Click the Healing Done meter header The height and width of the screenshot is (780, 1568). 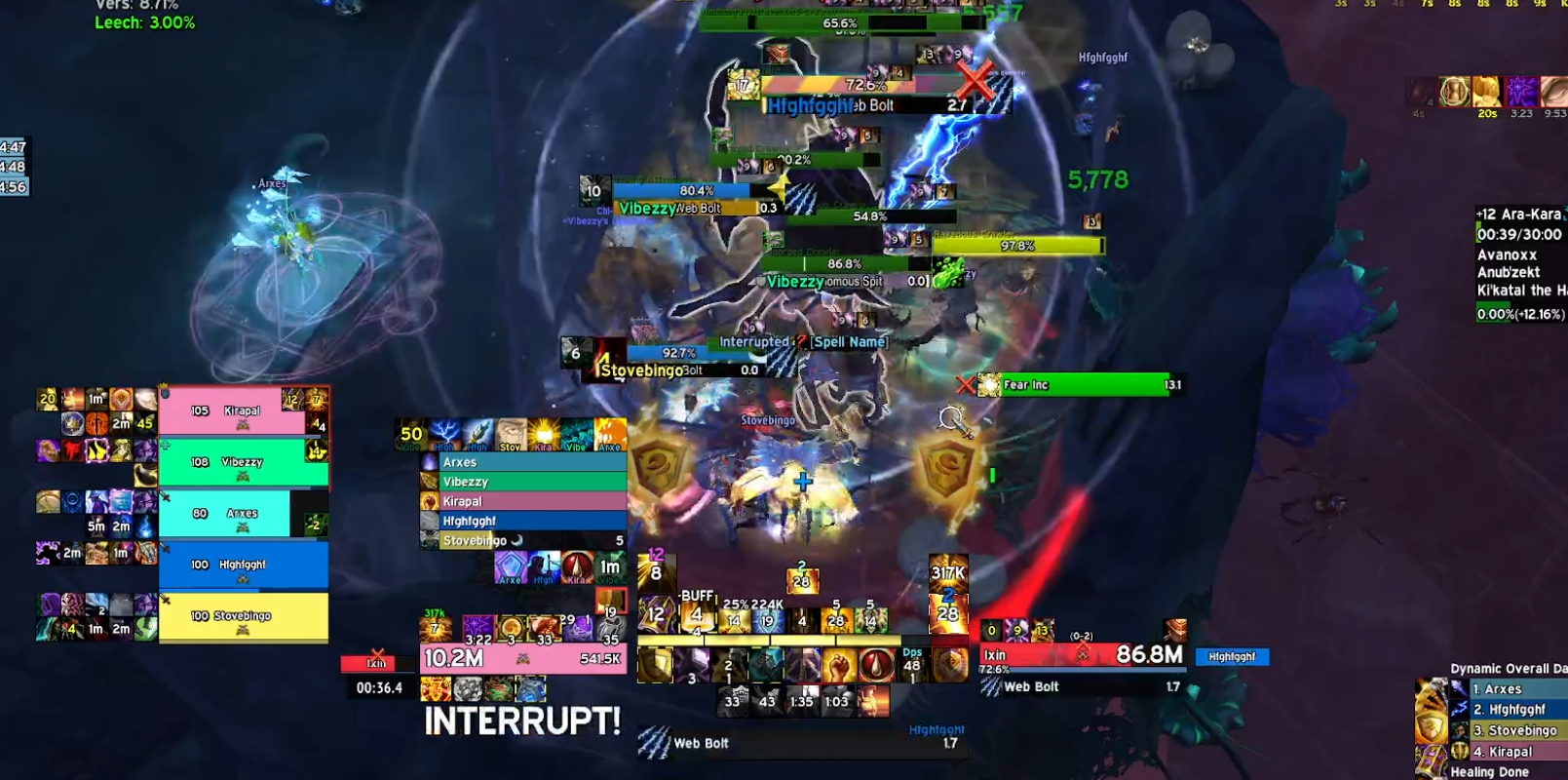click(x=1489, y=771)
